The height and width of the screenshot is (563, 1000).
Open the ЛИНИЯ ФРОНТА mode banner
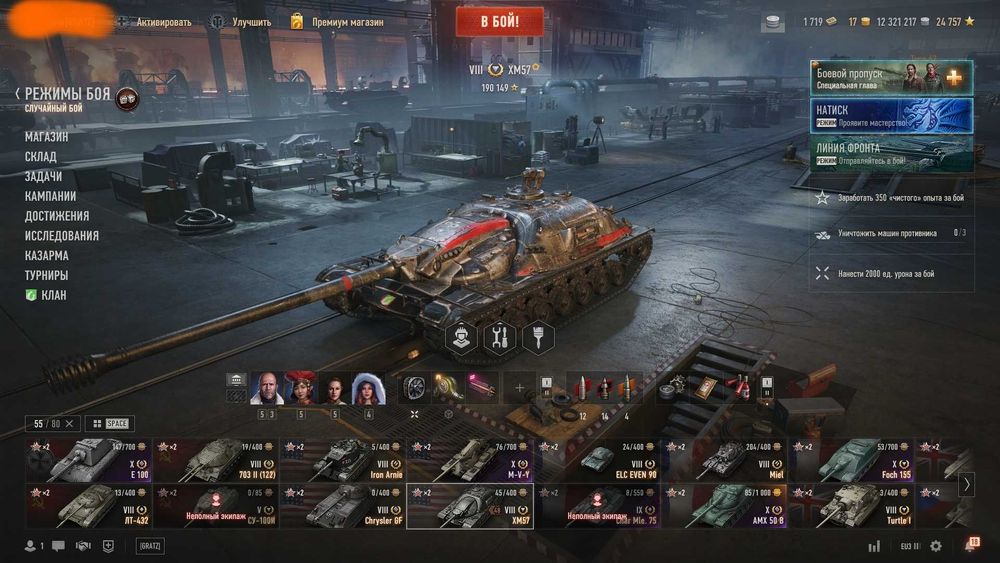click(891, 153)
